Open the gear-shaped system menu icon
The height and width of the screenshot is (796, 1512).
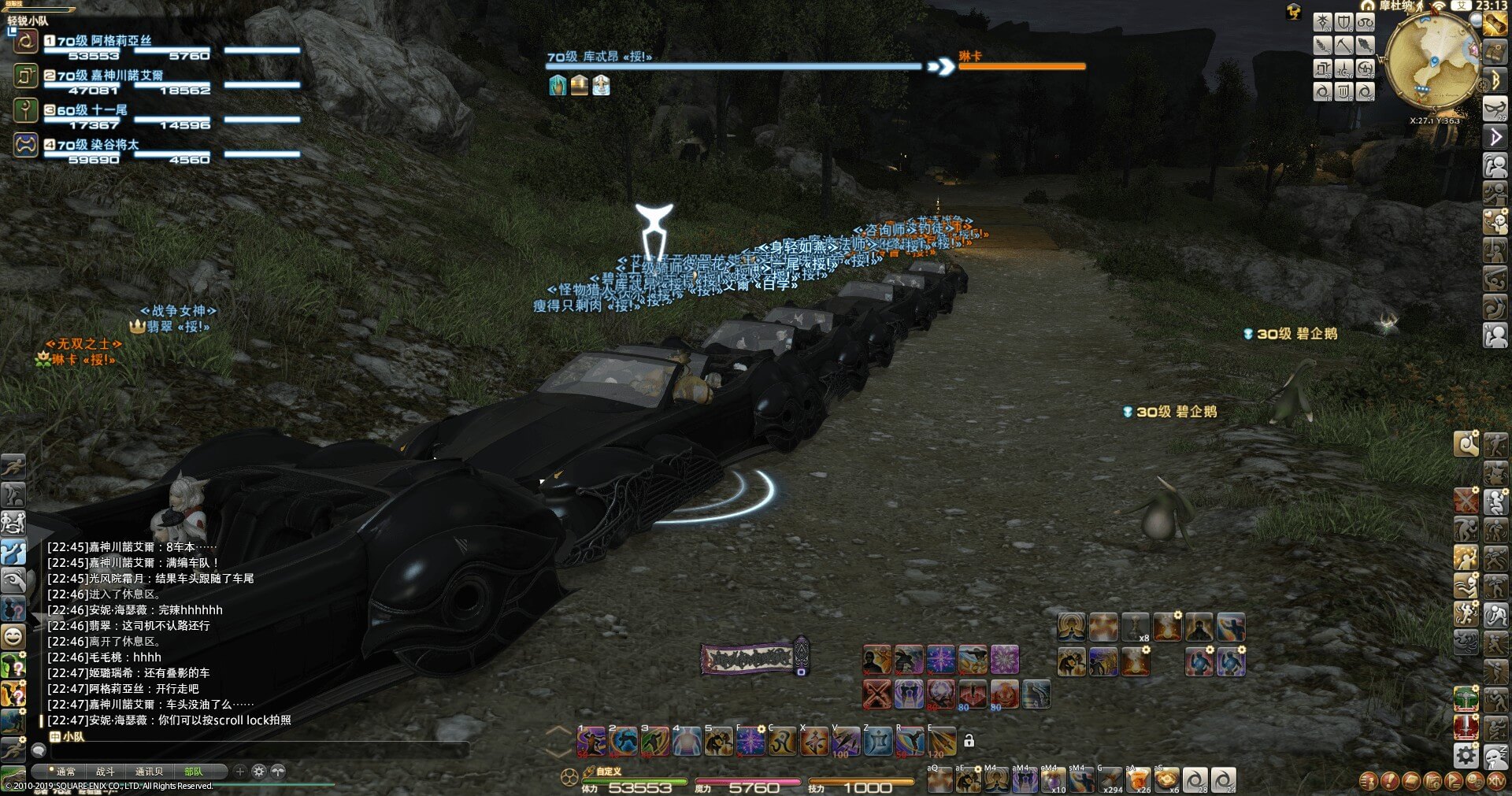[x=1466, y=756]
